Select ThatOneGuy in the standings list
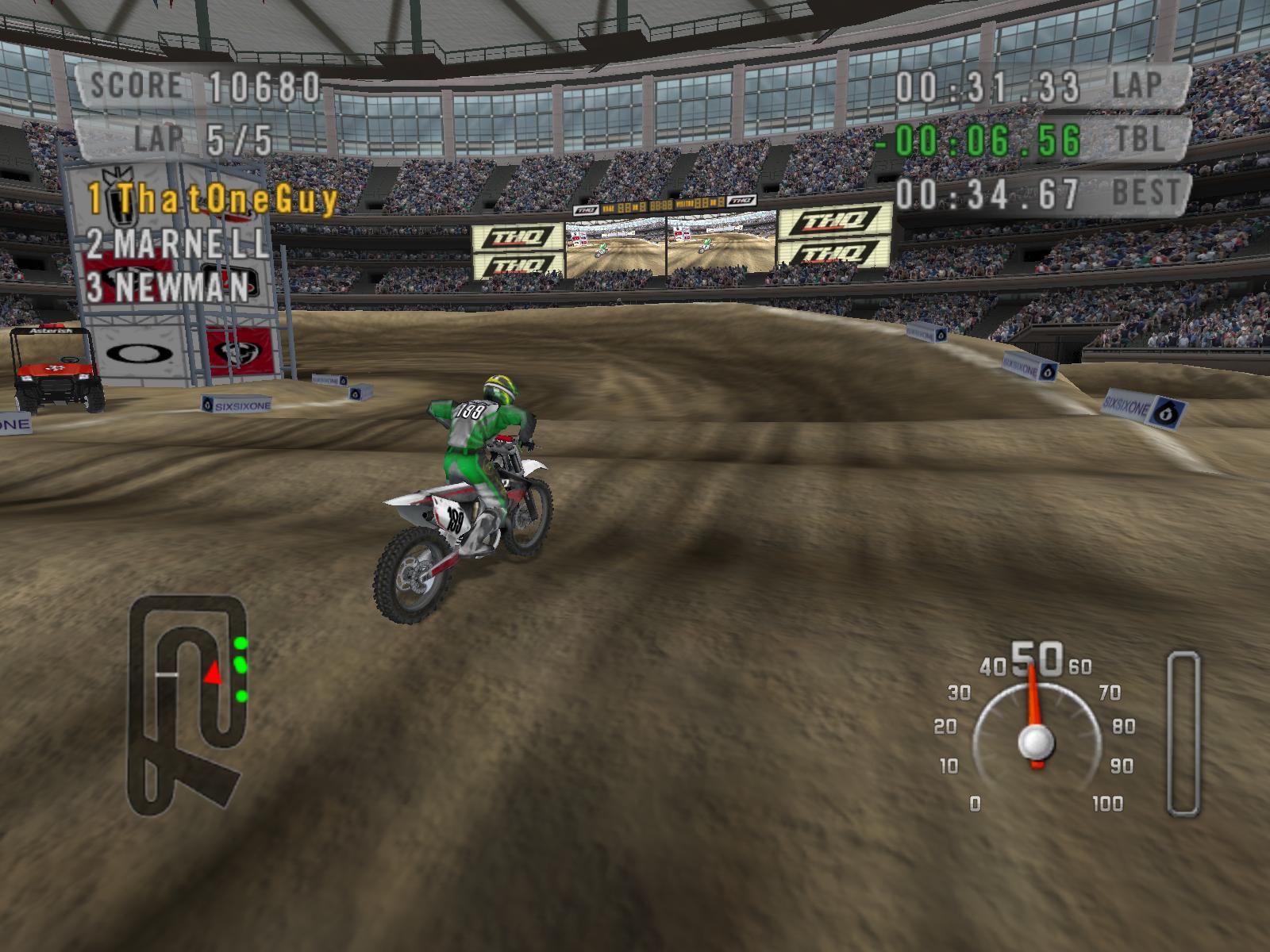The width and height of the screenshot is (1270, 952). 213,199
